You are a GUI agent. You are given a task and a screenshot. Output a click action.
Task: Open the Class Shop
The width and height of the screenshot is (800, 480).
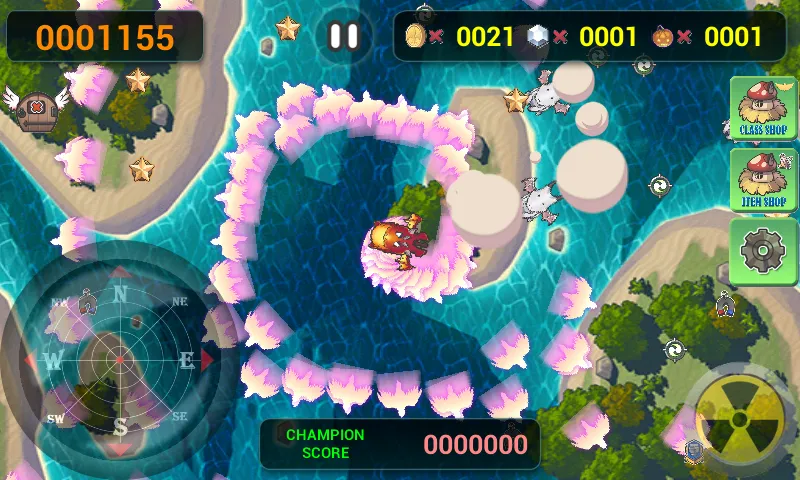coord(763,109)
